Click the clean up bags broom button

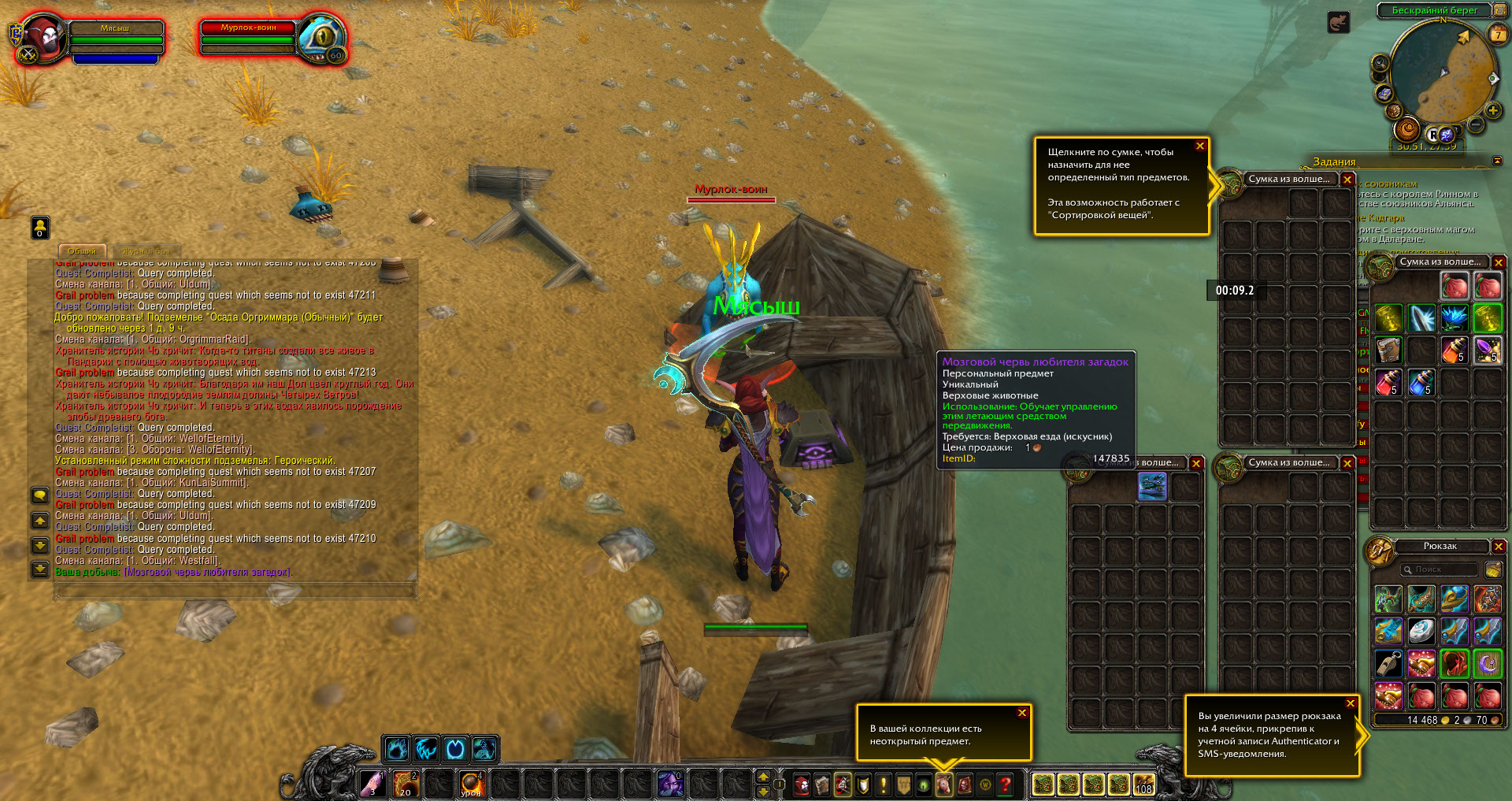pyautogui.click(x=1492, y=569)
